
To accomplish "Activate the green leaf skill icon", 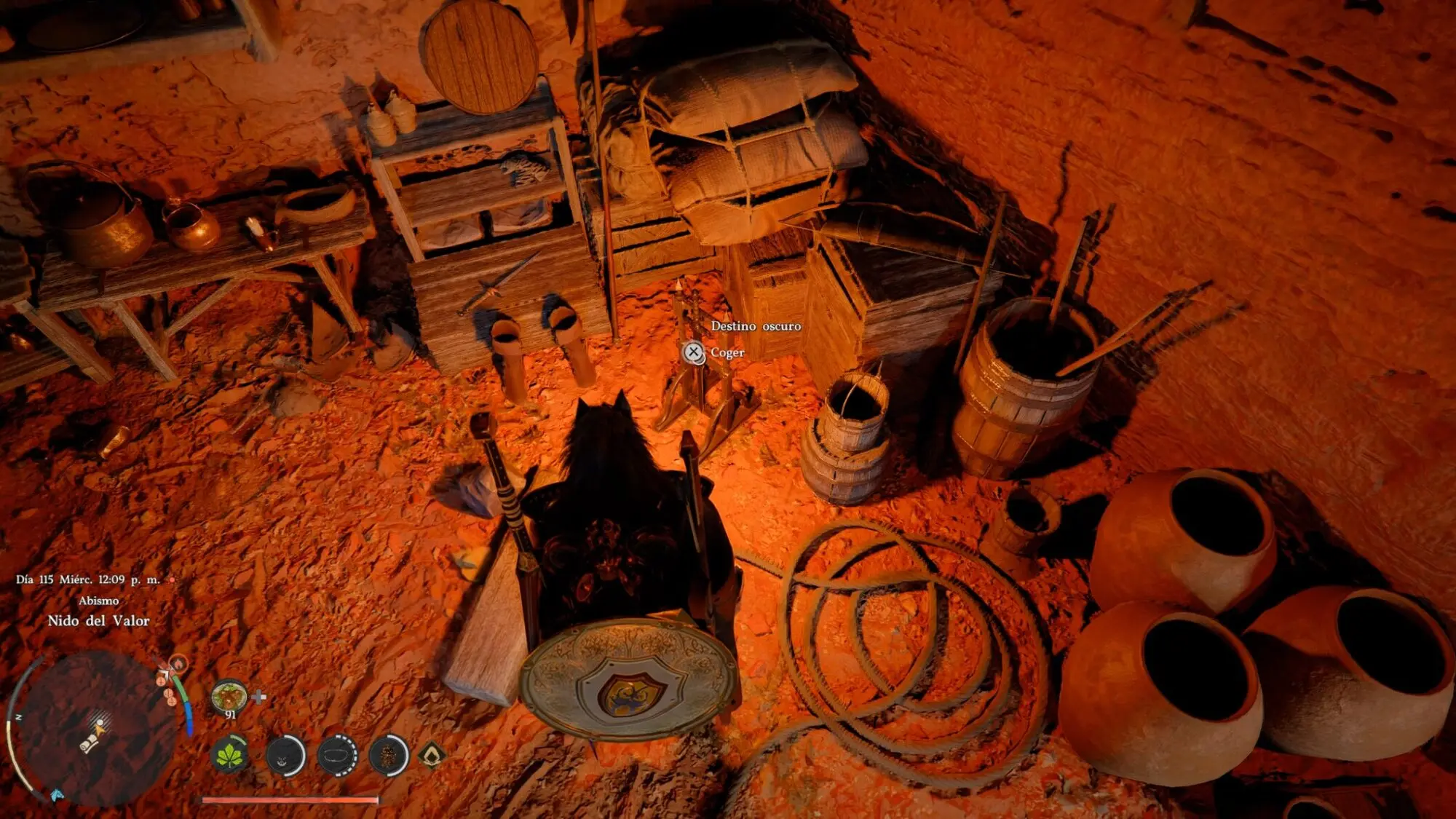I will (229, 755).
